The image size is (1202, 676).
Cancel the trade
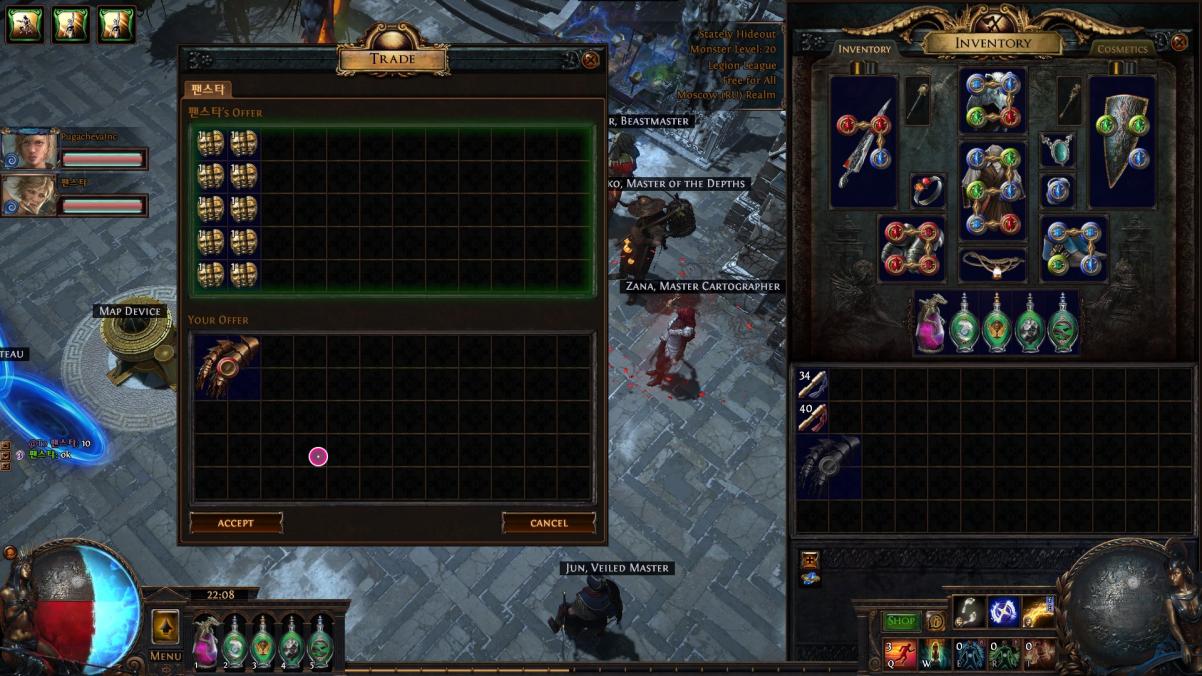click(548, 523)
